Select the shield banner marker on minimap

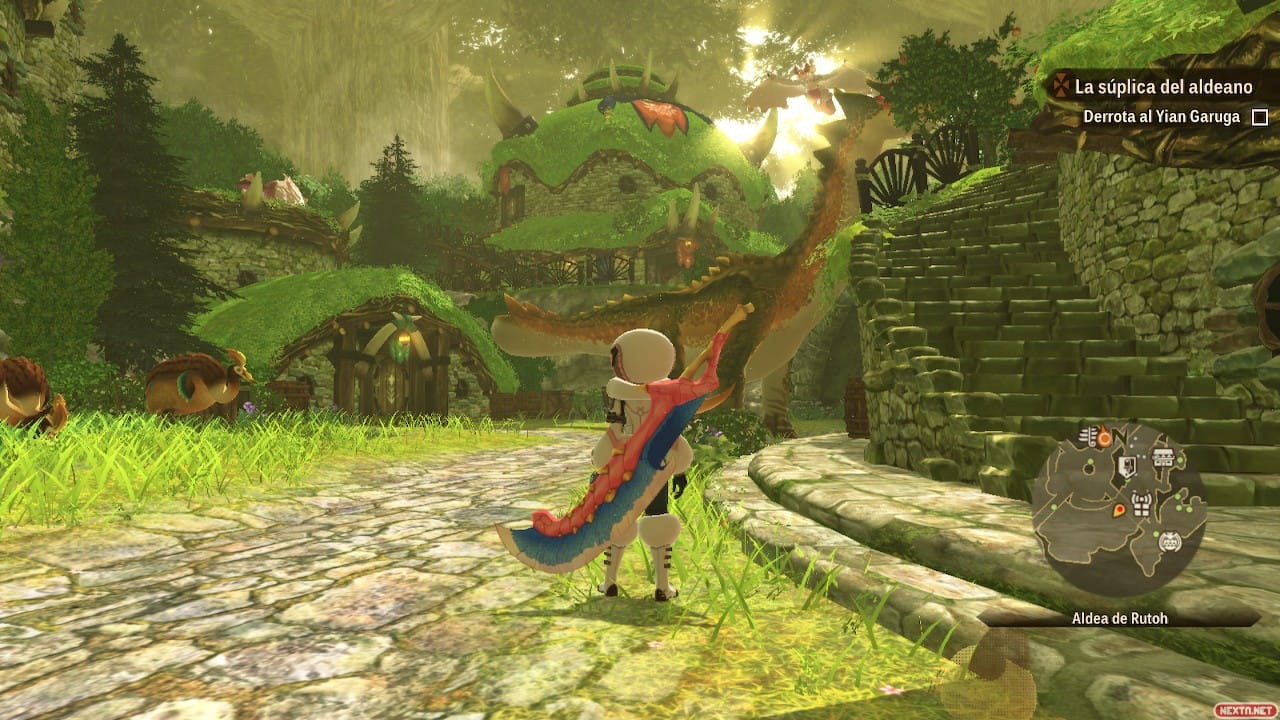click(x=1127, y=466)
